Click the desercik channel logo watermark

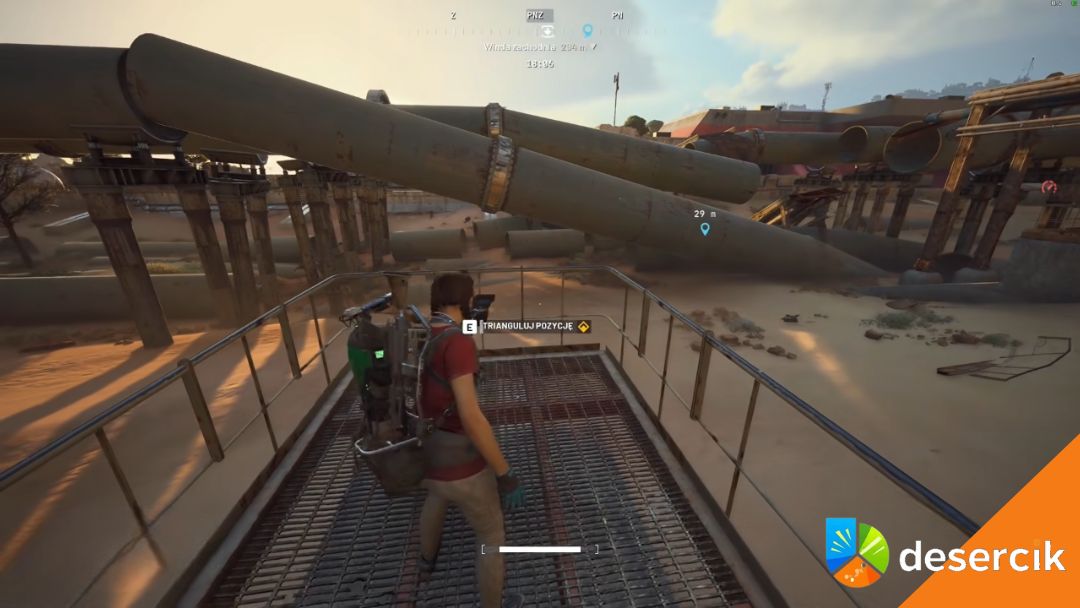pyautogui.click(x=856, y=552)
